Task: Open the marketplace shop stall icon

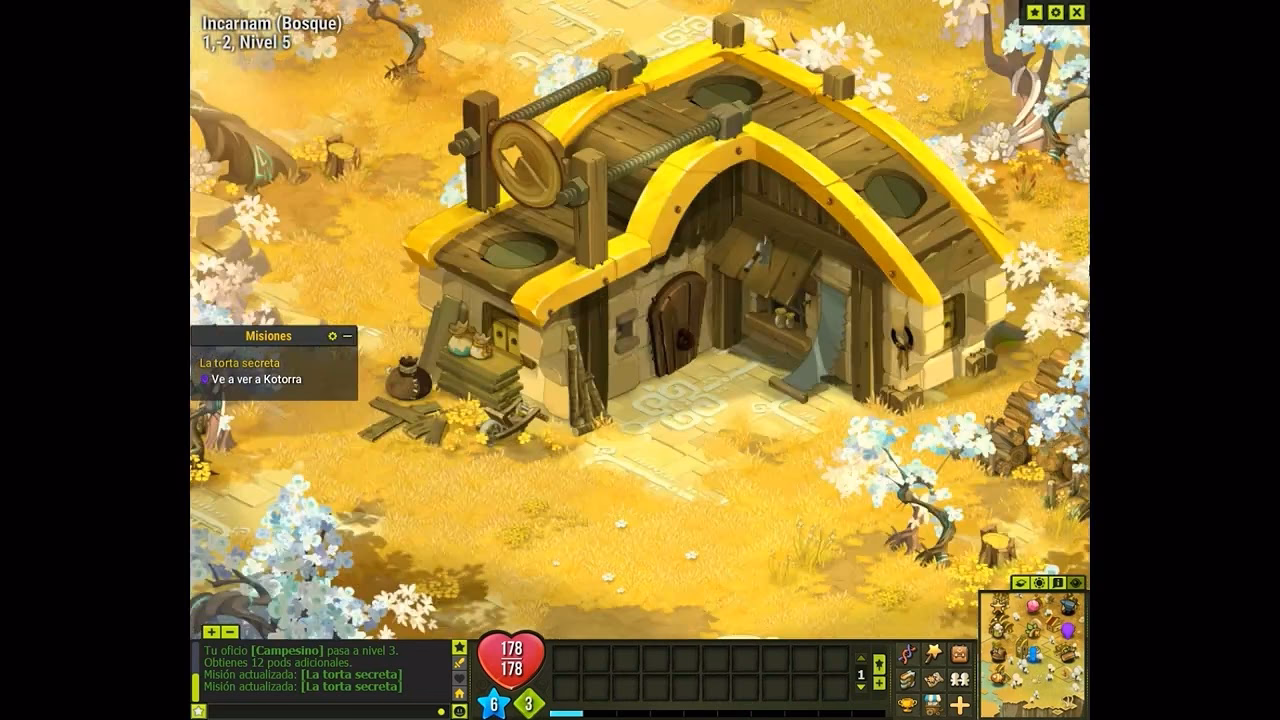Action: [933, 706]
